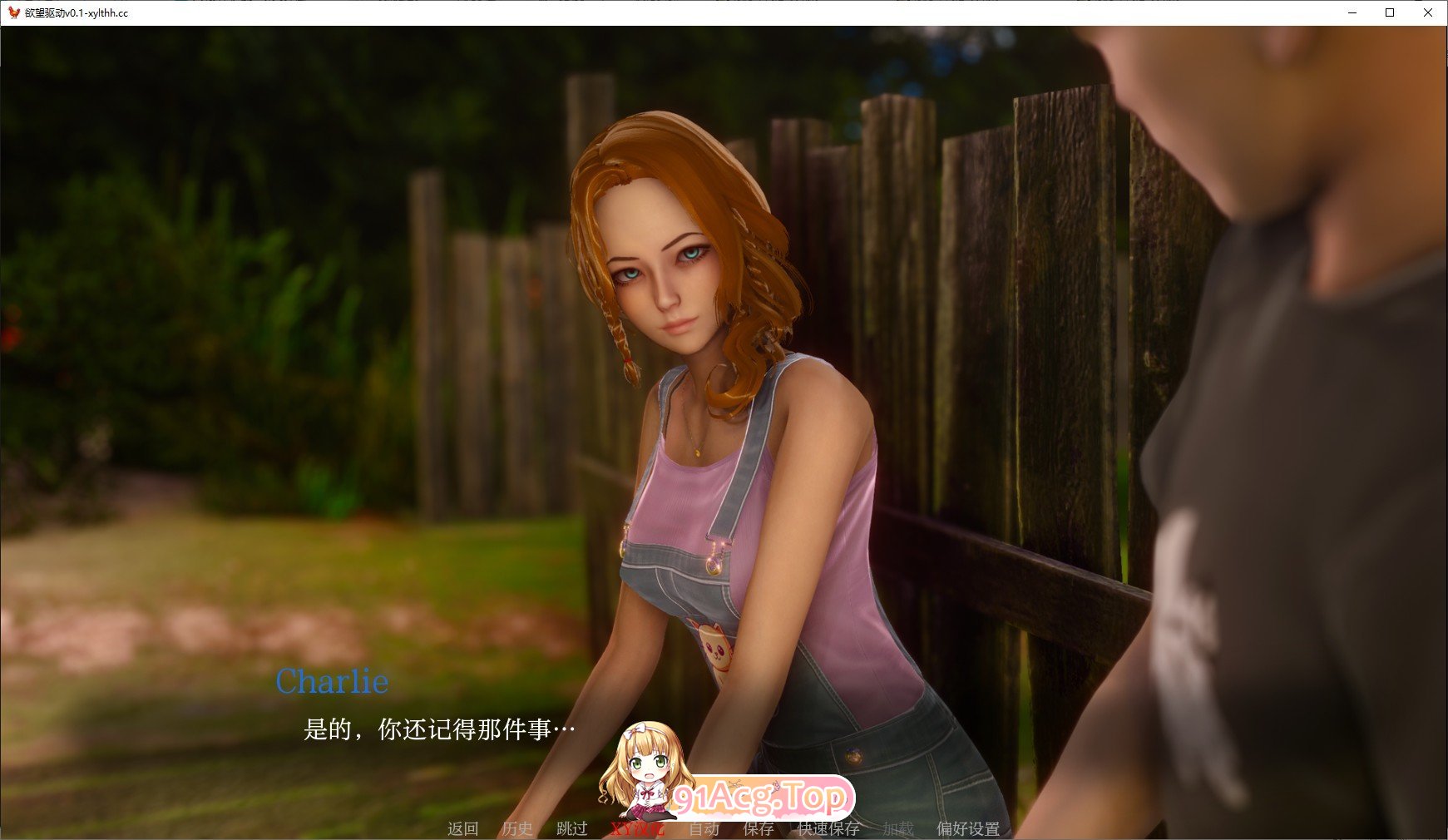The width and height of the screenshot is (1448, 840).
Task: Open the dialogue history with 历史
Action: [517, 829]
